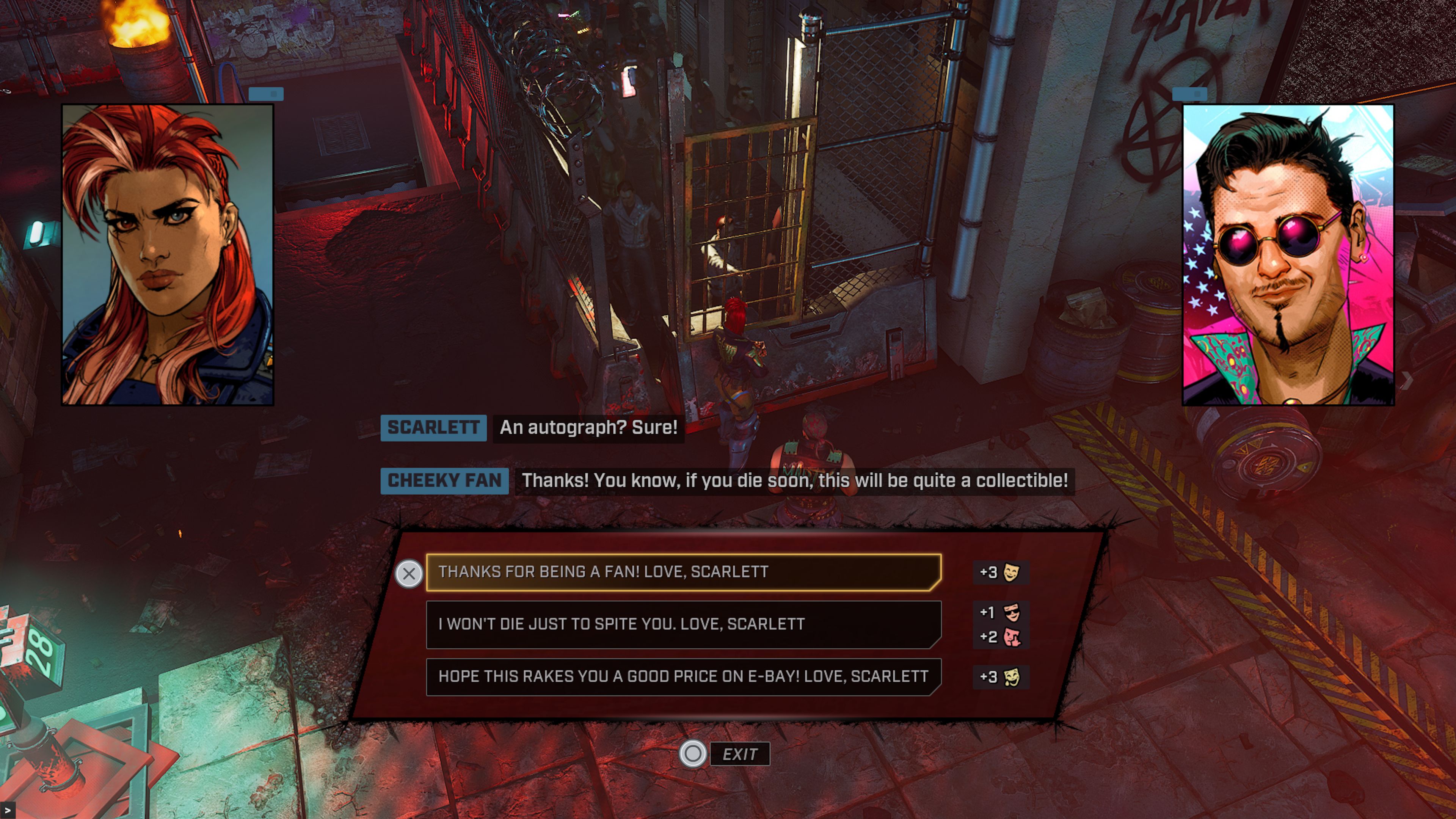Image resolution: width=1456 pixels, height=819 pixels.
Task: Click the red angry mask icon with +2
Action: point(1011,637)
